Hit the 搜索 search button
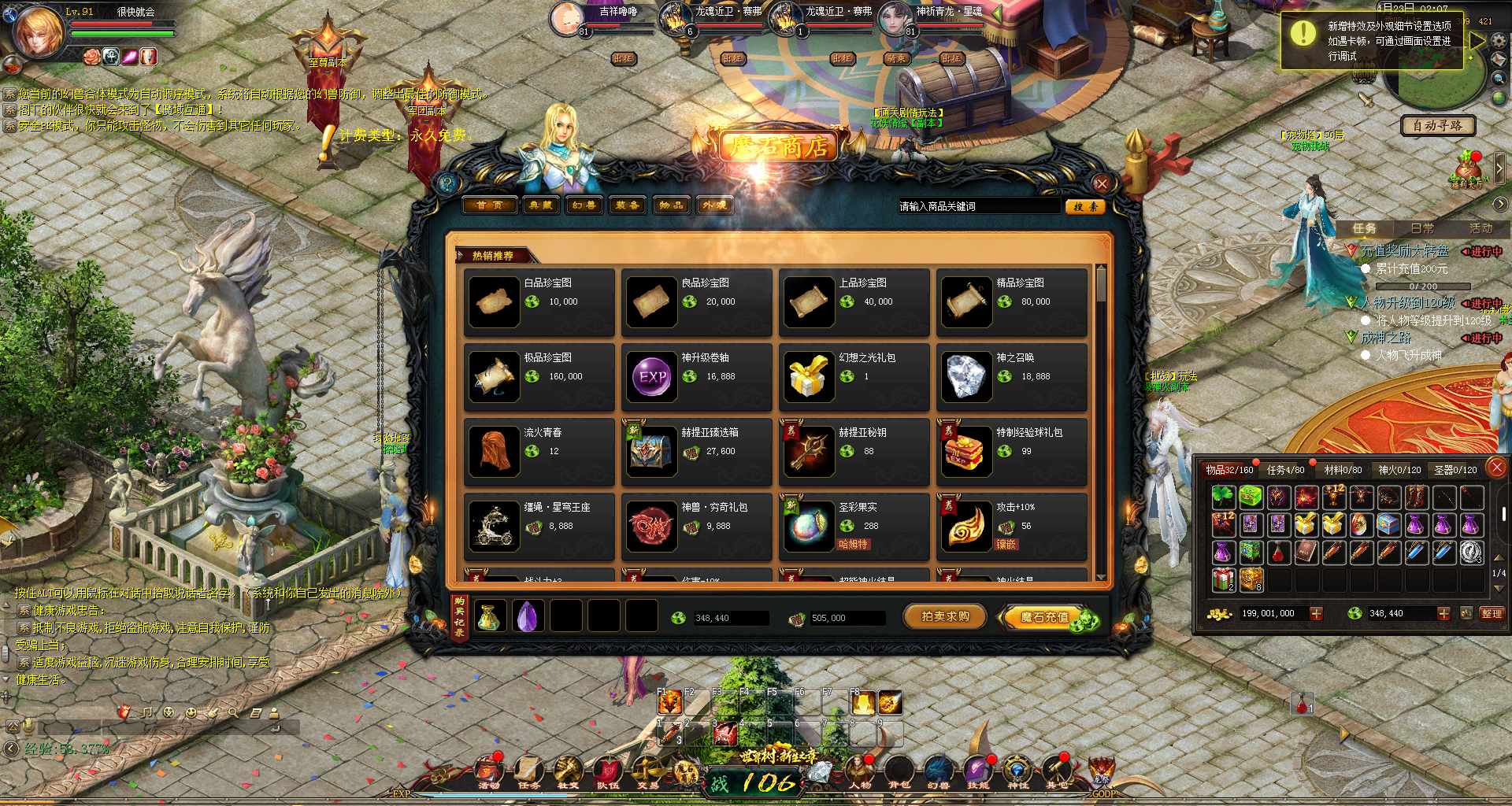This screenshot has width=1512, height=806. pos(1085,206)
